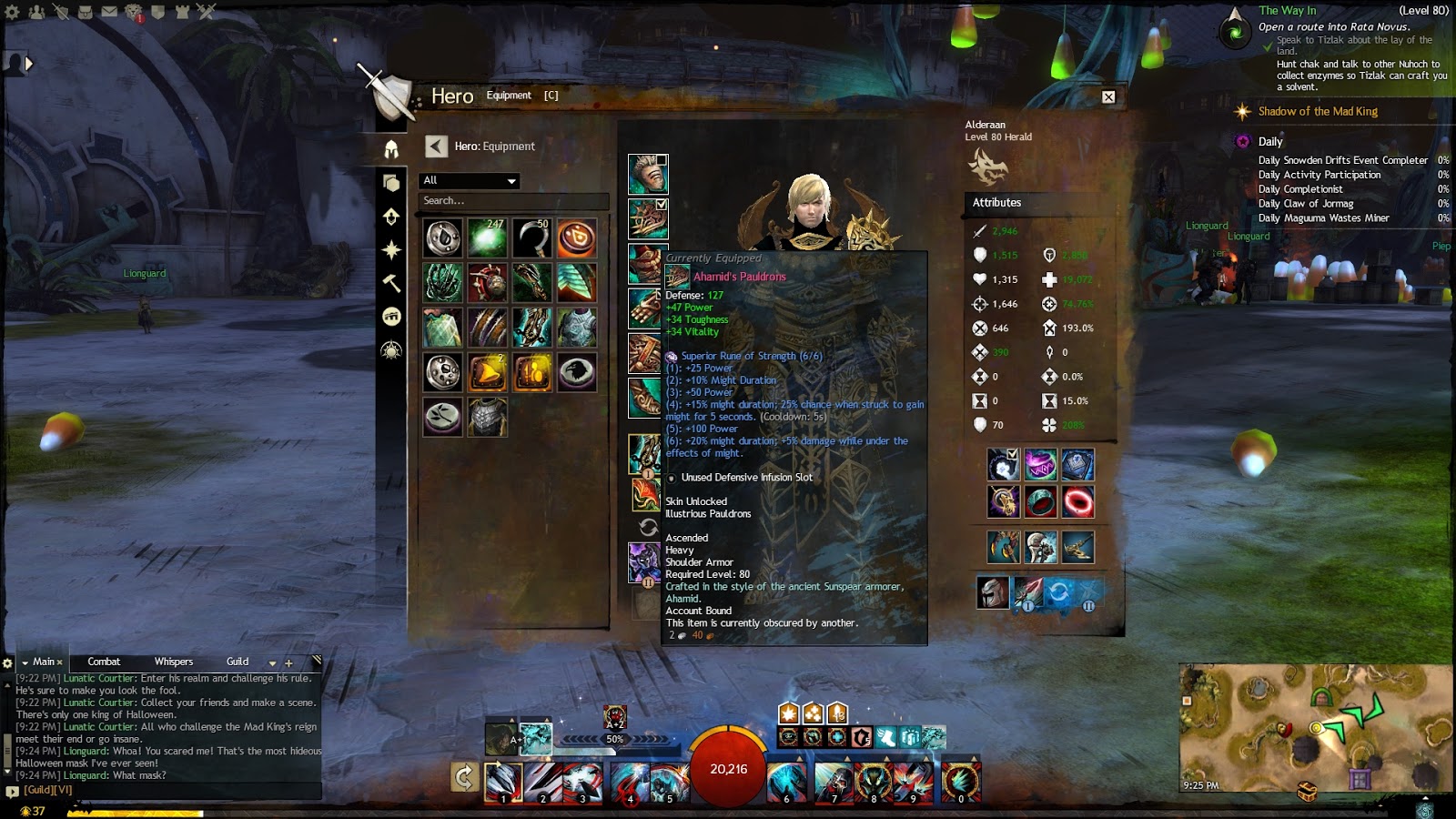Select the Shadow of the Mad King objective
The image size is (1456, 819).
(1318, 112)
